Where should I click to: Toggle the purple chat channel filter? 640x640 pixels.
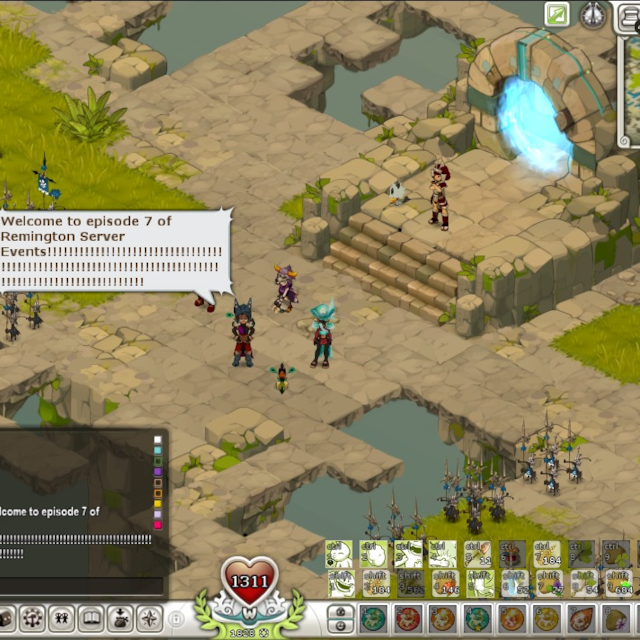tap(157, 470)
